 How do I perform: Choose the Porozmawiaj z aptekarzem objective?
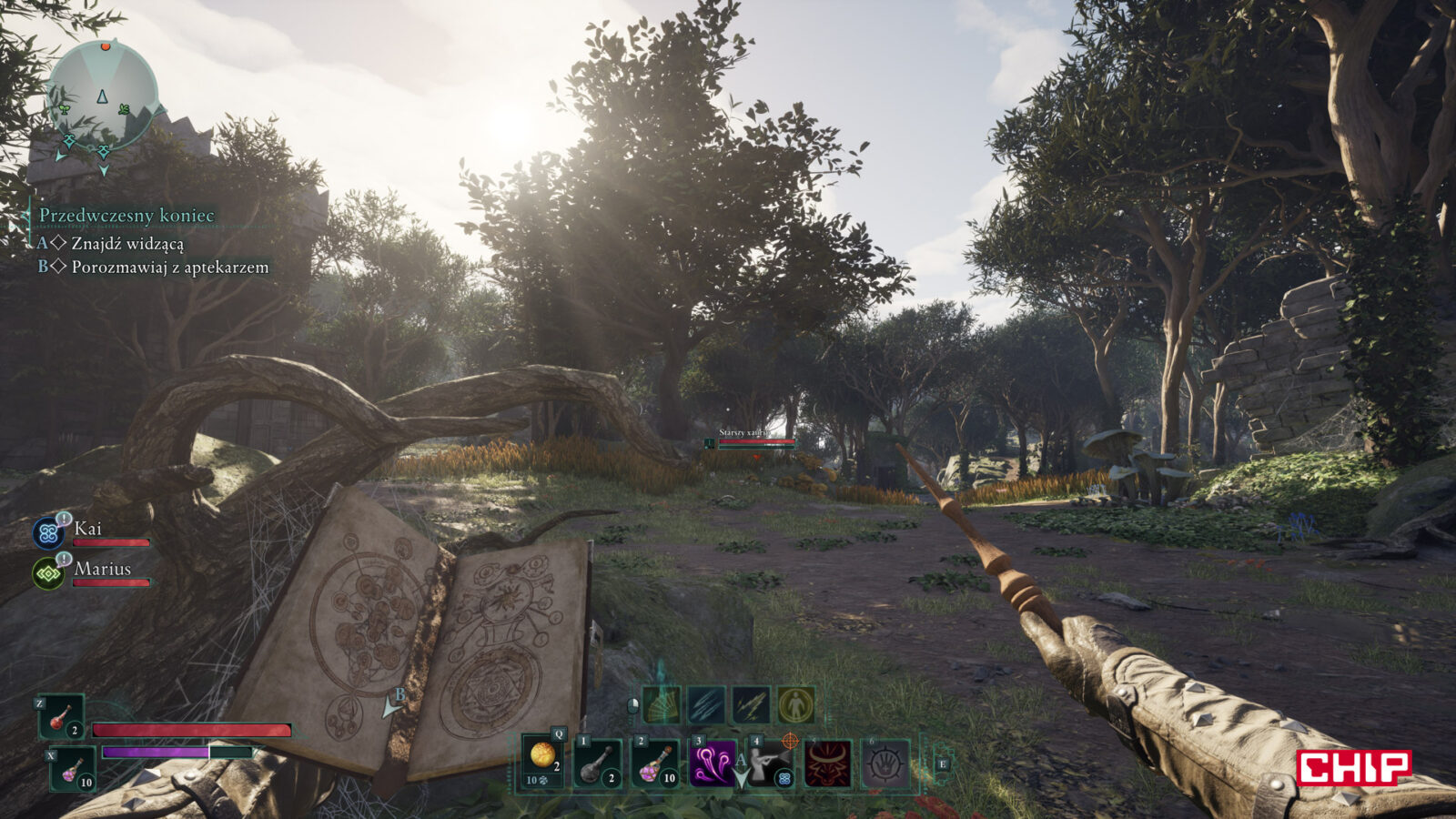(169, 268)
